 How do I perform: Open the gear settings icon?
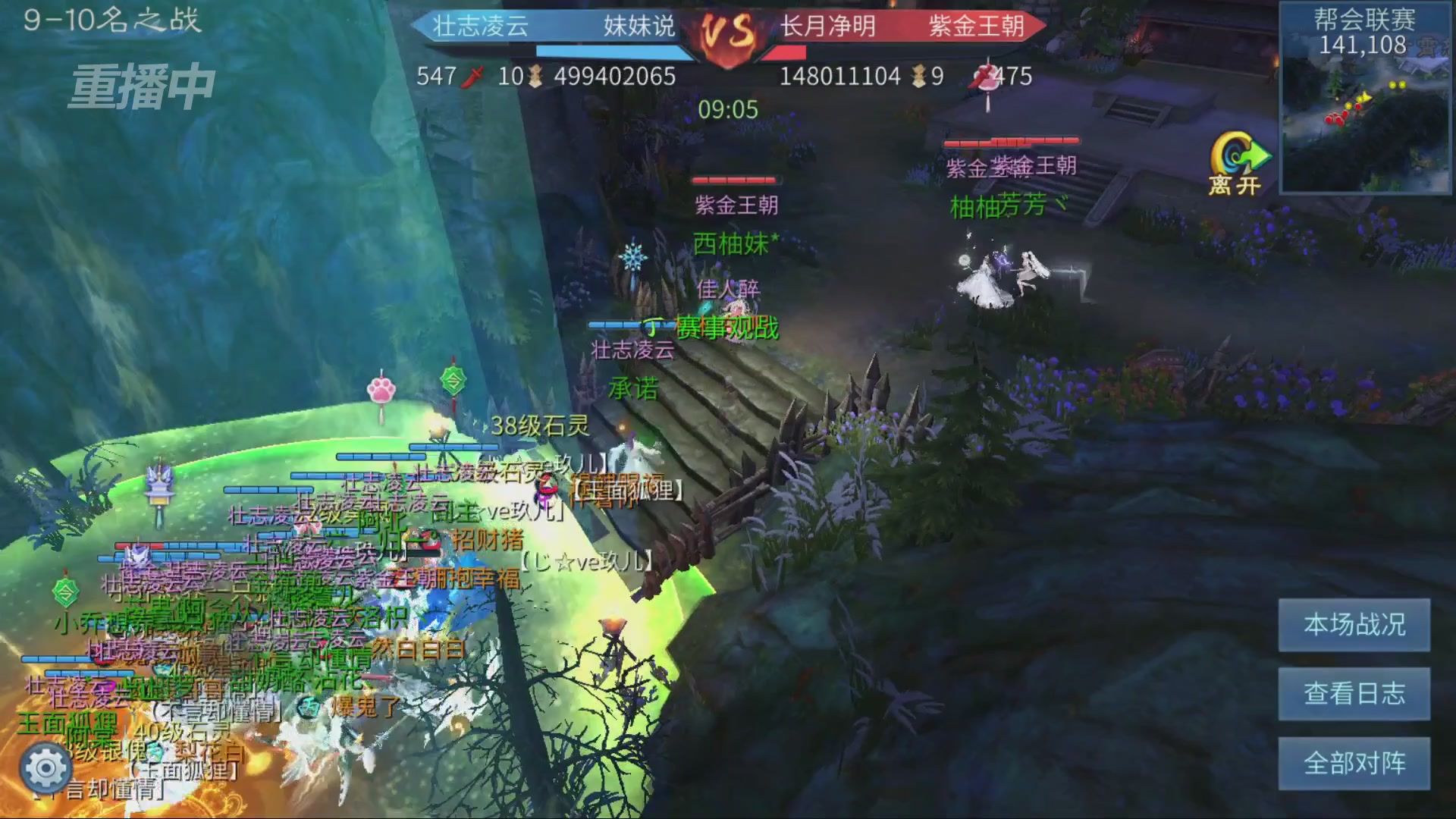coord(46,768)
